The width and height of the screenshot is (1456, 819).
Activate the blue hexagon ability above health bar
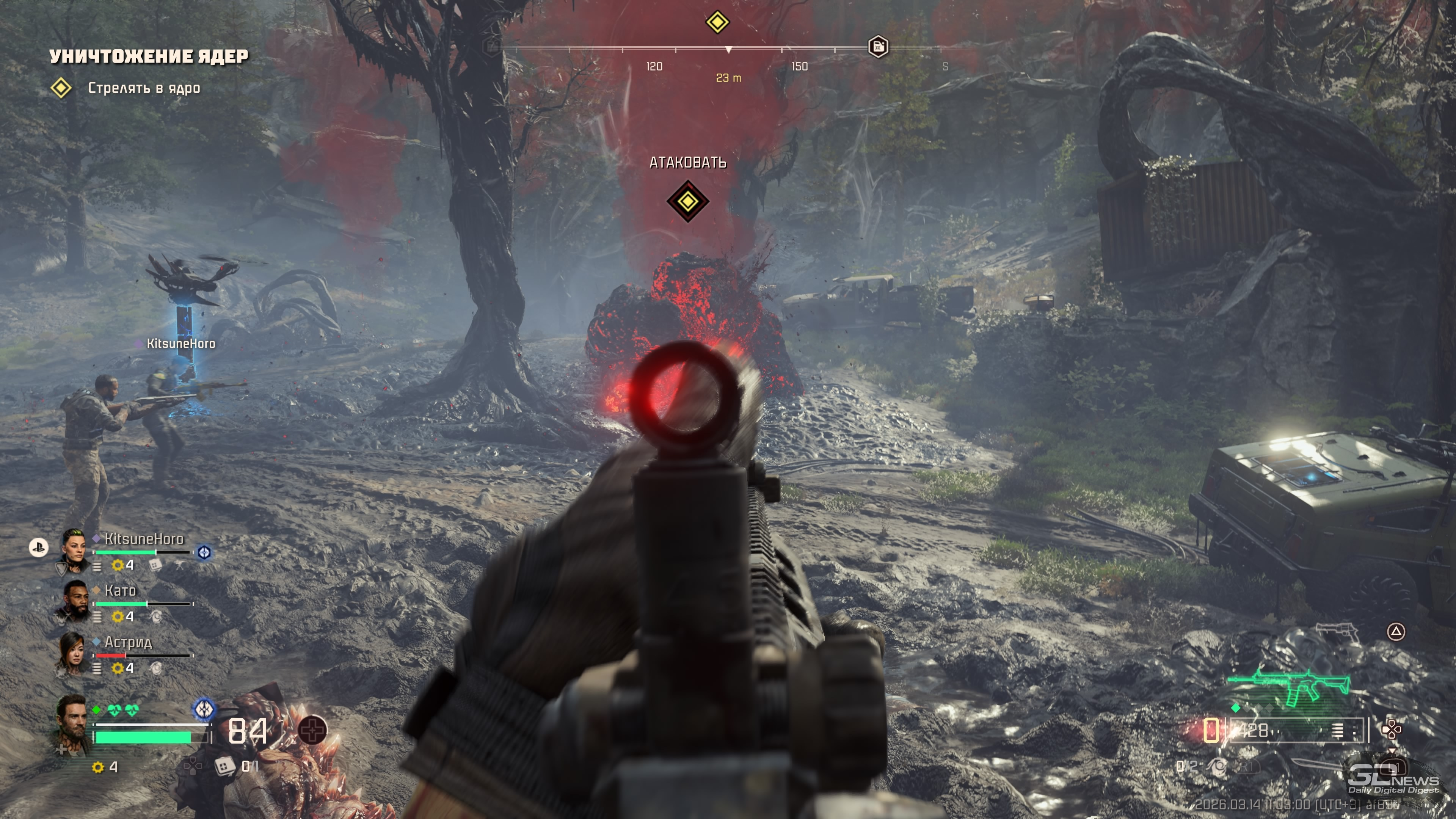[x=204, y=709]
